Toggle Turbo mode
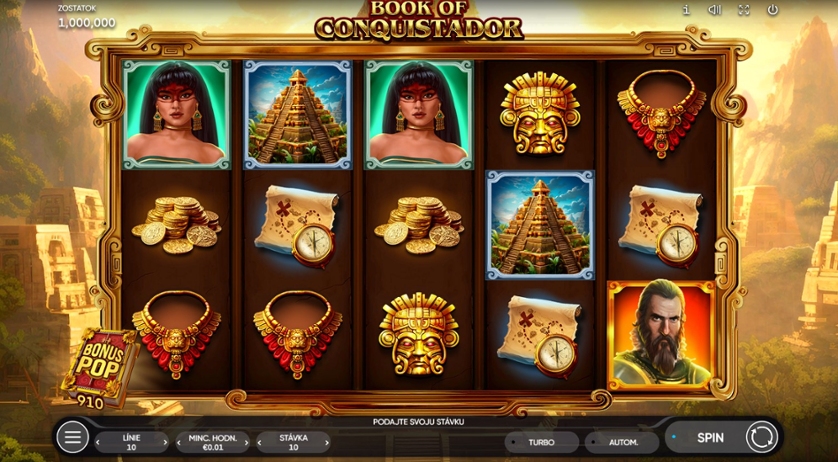Viewport: 838px width, 462px height. pos(541,441)
